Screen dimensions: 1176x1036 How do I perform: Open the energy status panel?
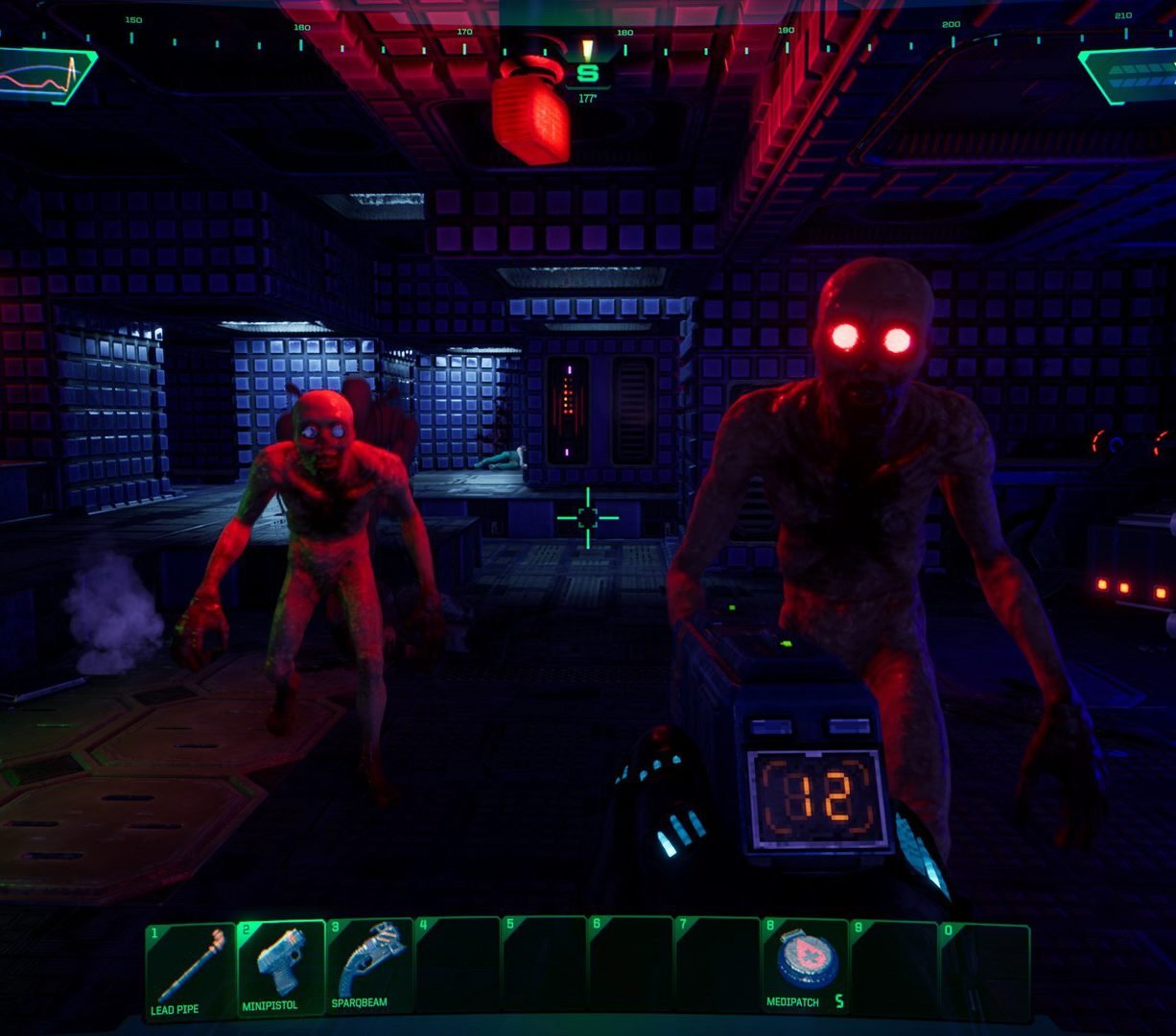point(1130,76)
